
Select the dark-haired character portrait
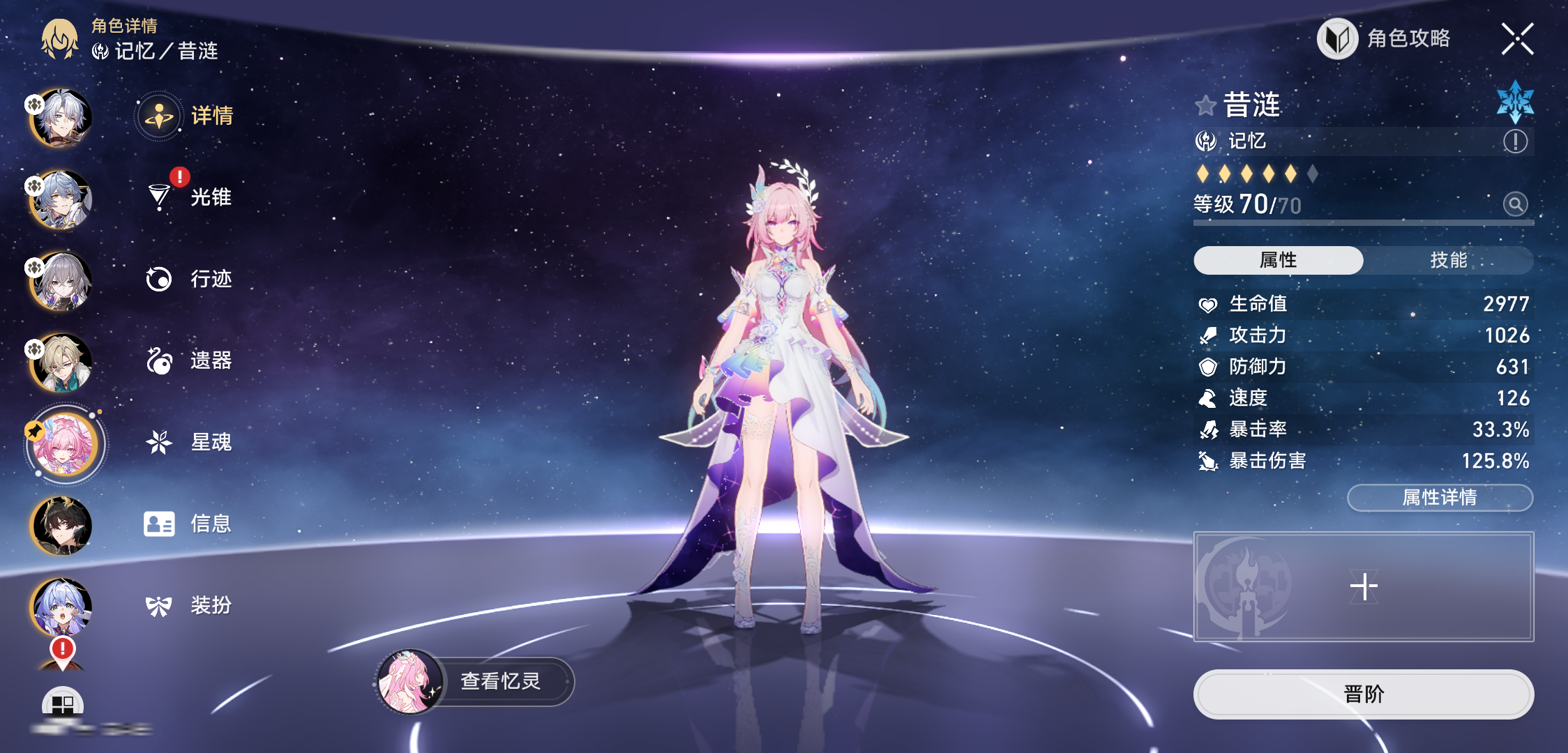coord(61,525)
